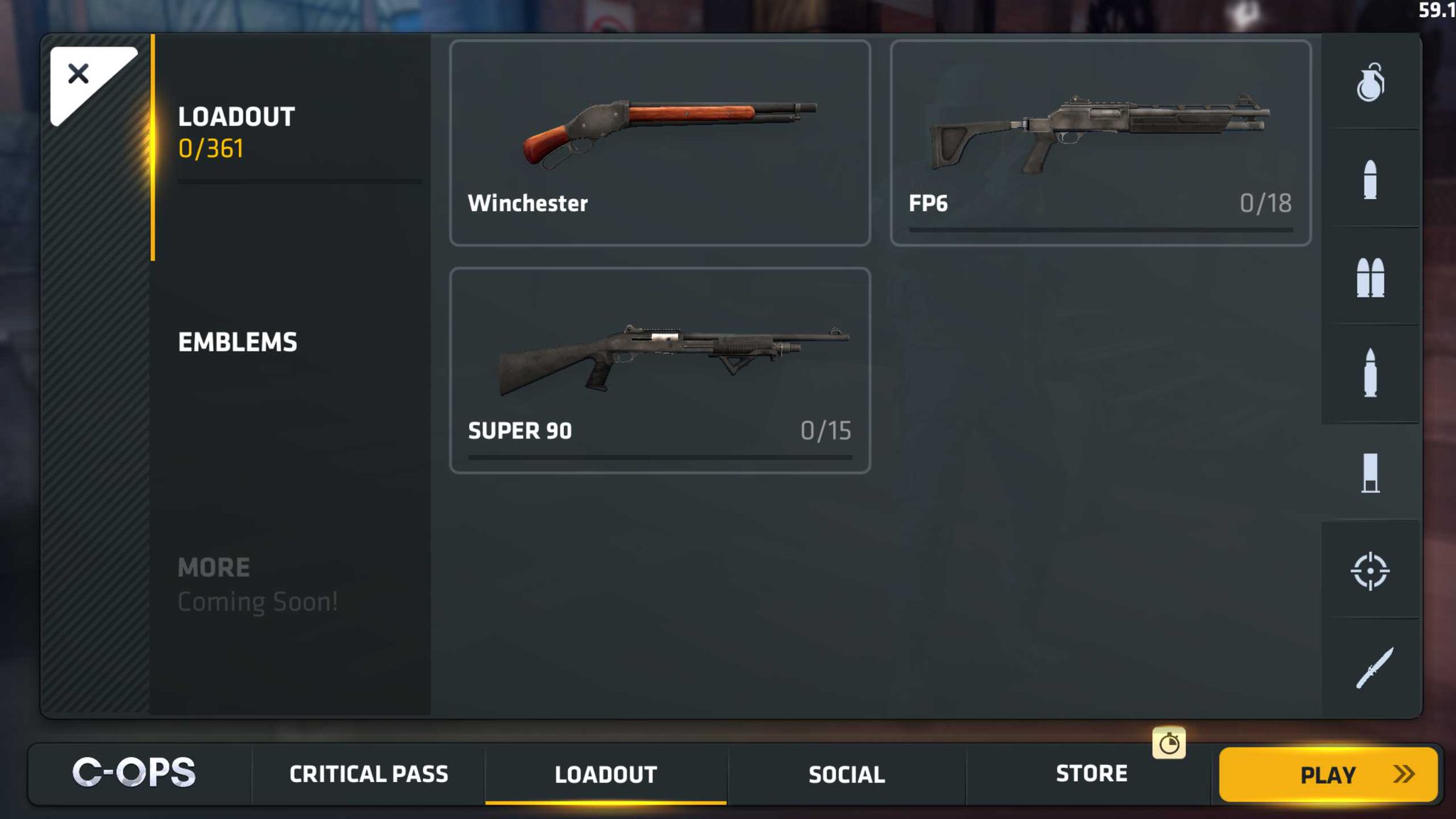
Task: Open the Emblems section
Action: 238,342
